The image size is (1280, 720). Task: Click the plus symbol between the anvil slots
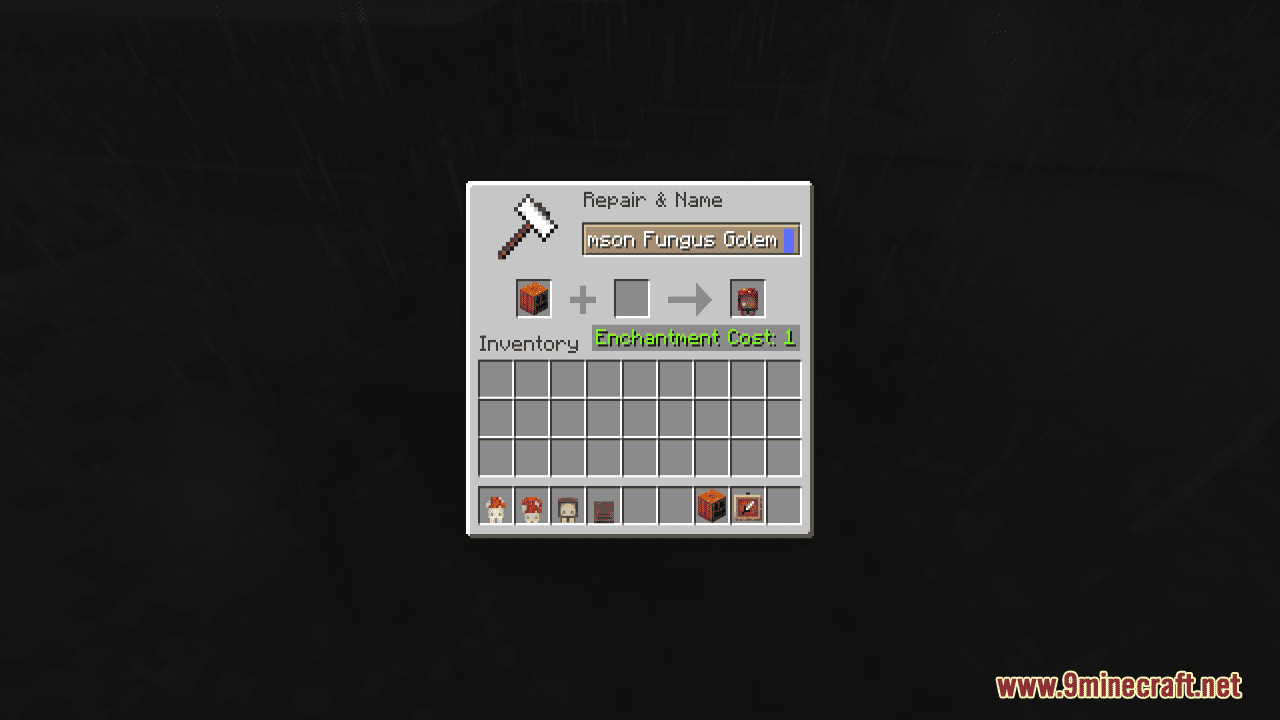(x=583, y=298)
